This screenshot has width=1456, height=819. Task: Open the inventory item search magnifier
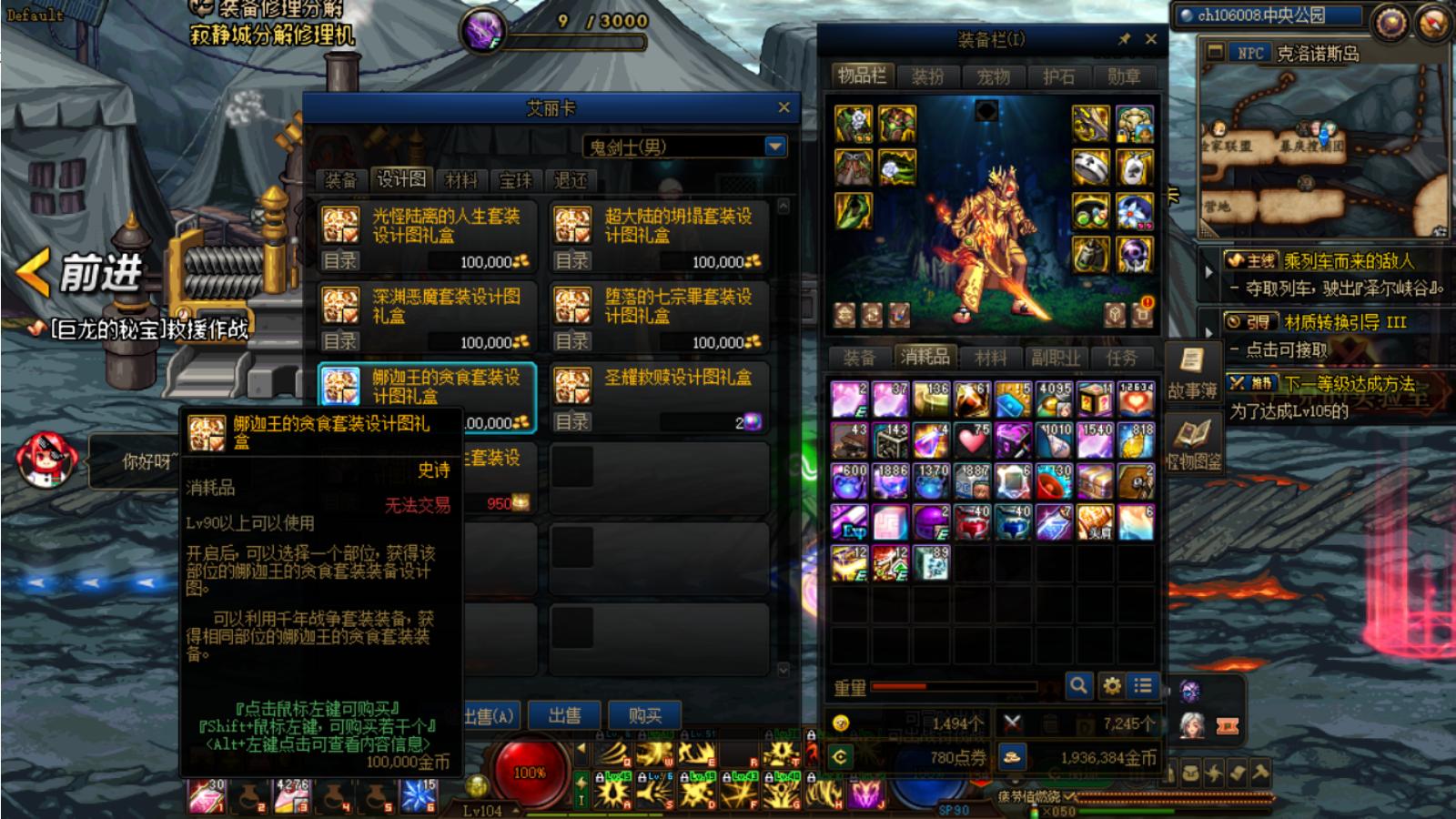pyautogui.click(x=1077, y=687)
